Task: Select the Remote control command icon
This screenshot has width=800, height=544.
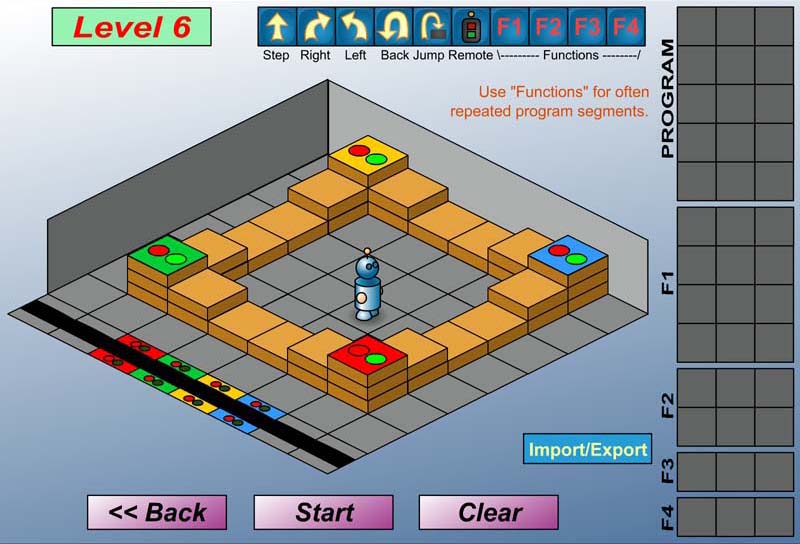Action: tap(471, 26)
